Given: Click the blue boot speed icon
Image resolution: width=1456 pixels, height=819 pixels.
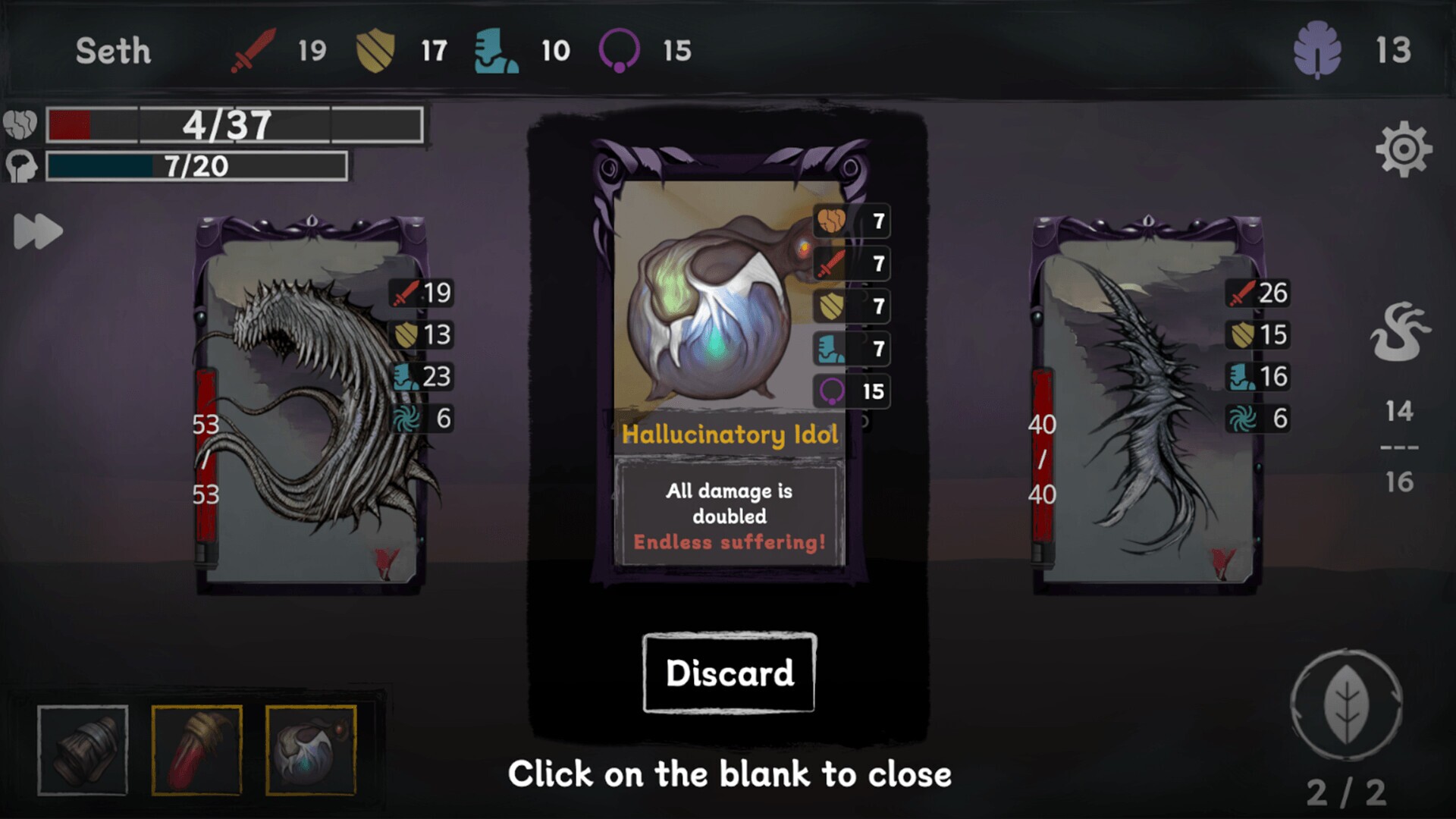Looking at the screenshot, I should click(497, 51).
